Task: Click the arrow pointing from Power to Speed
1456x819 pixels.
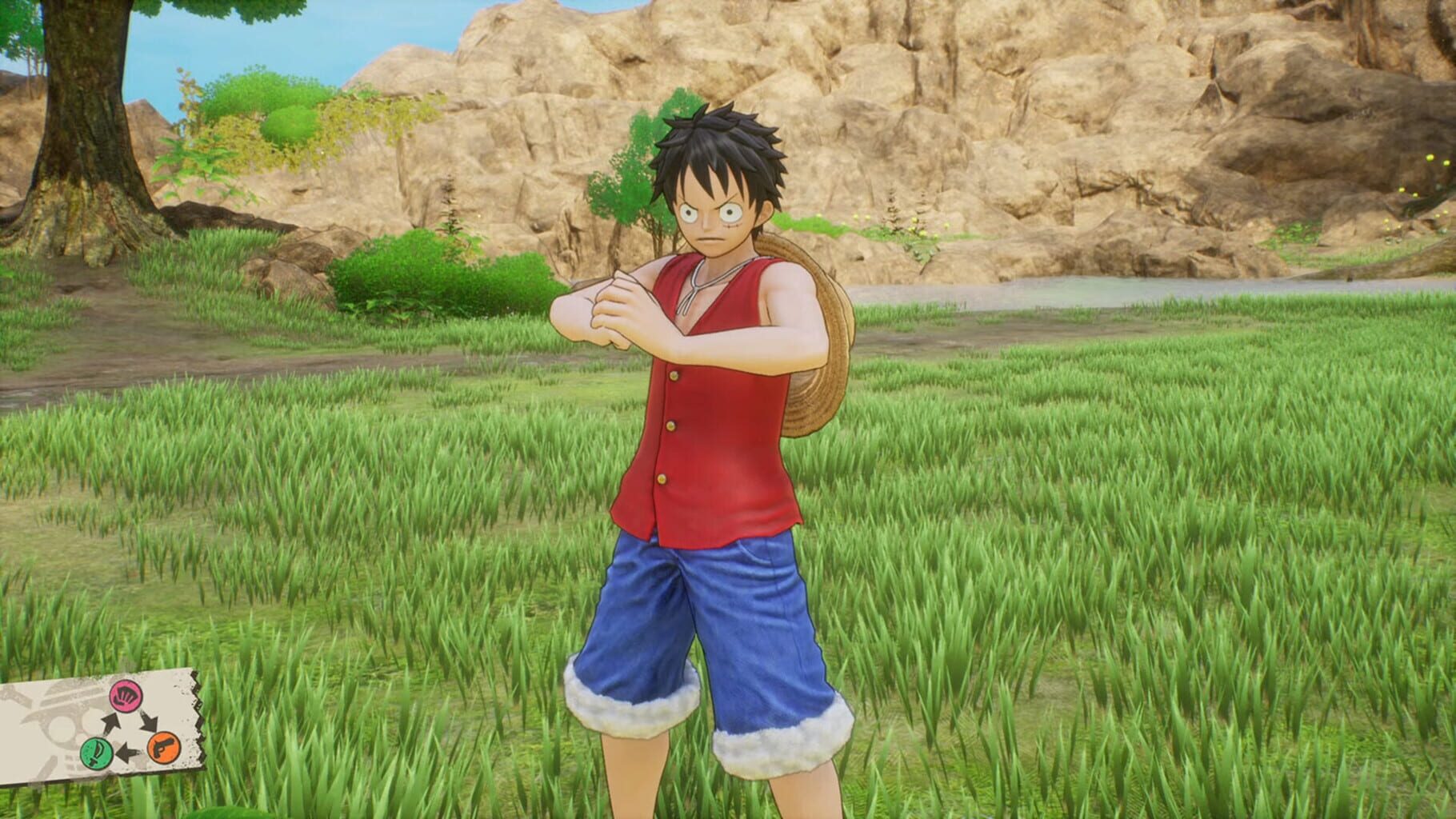Action: (149, 723)
